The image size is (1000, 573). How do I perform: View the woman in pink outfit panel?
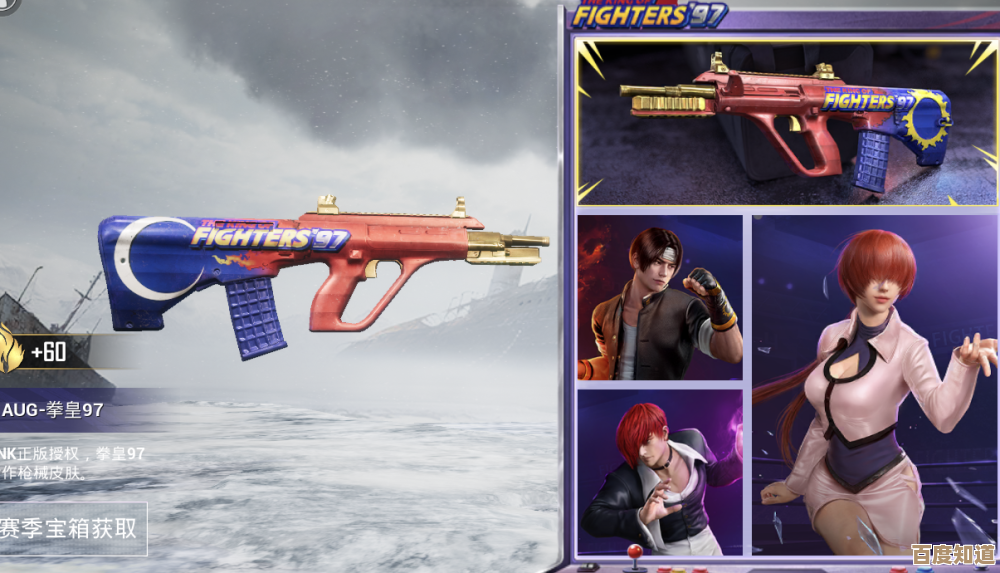875,385
